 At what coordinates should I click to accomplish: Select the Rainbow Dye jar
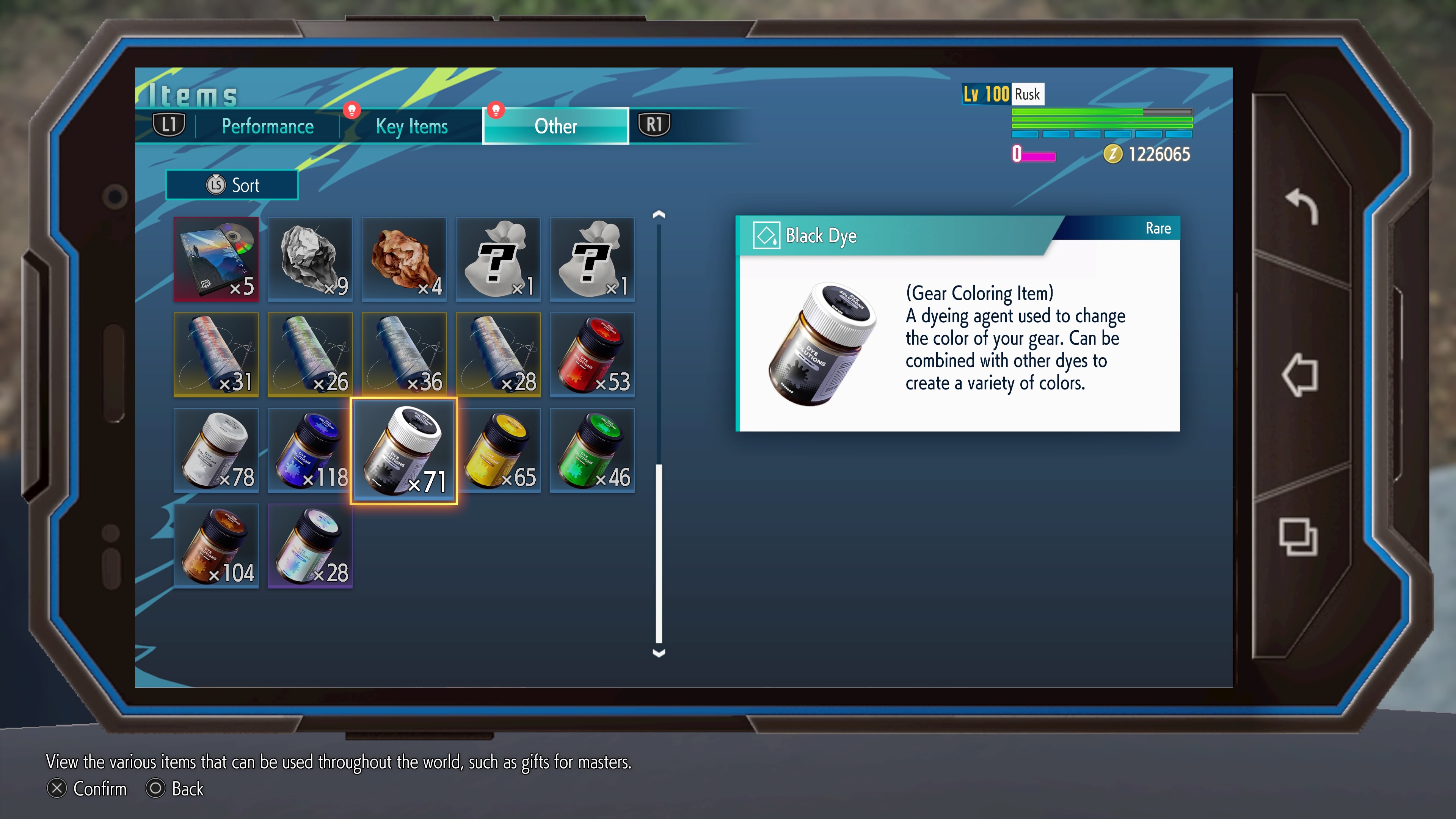pos(310,546)
